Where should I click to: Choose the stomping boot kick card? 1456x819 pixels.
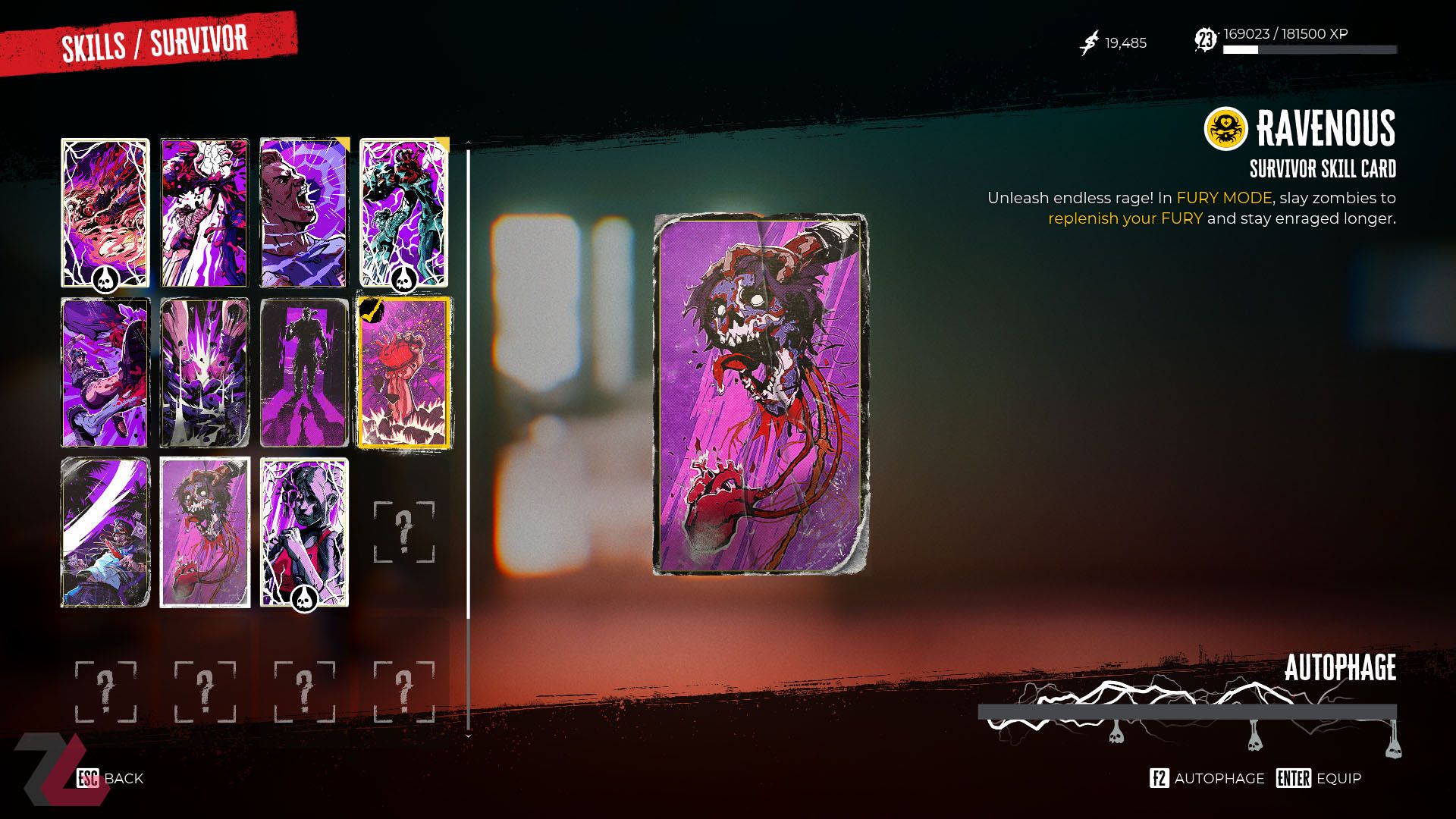pos(105,372)
